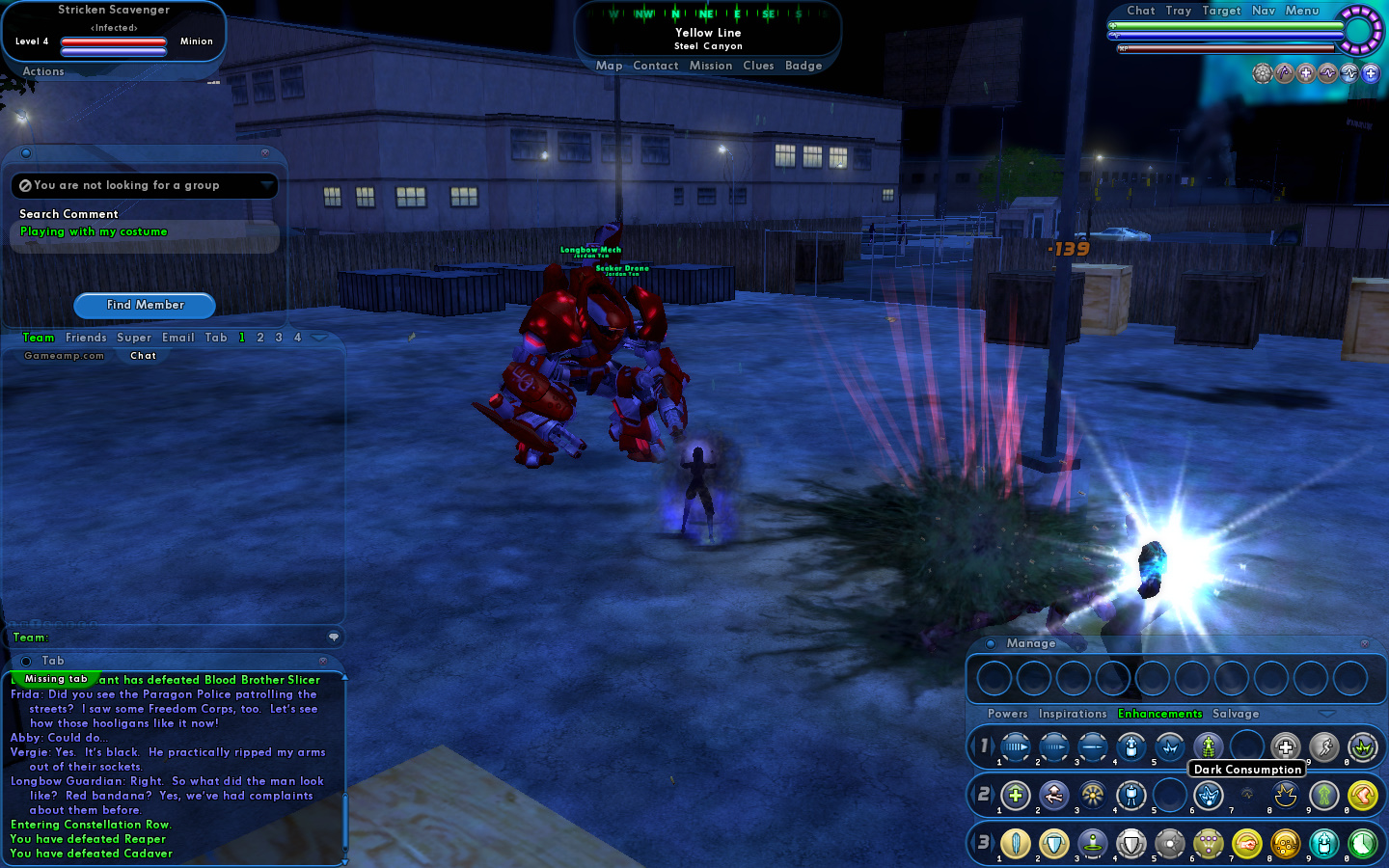This screenshot has width=1389, height=868.
Task: Select the Gameamp.com chat tab
Action: tap(64, 356)
